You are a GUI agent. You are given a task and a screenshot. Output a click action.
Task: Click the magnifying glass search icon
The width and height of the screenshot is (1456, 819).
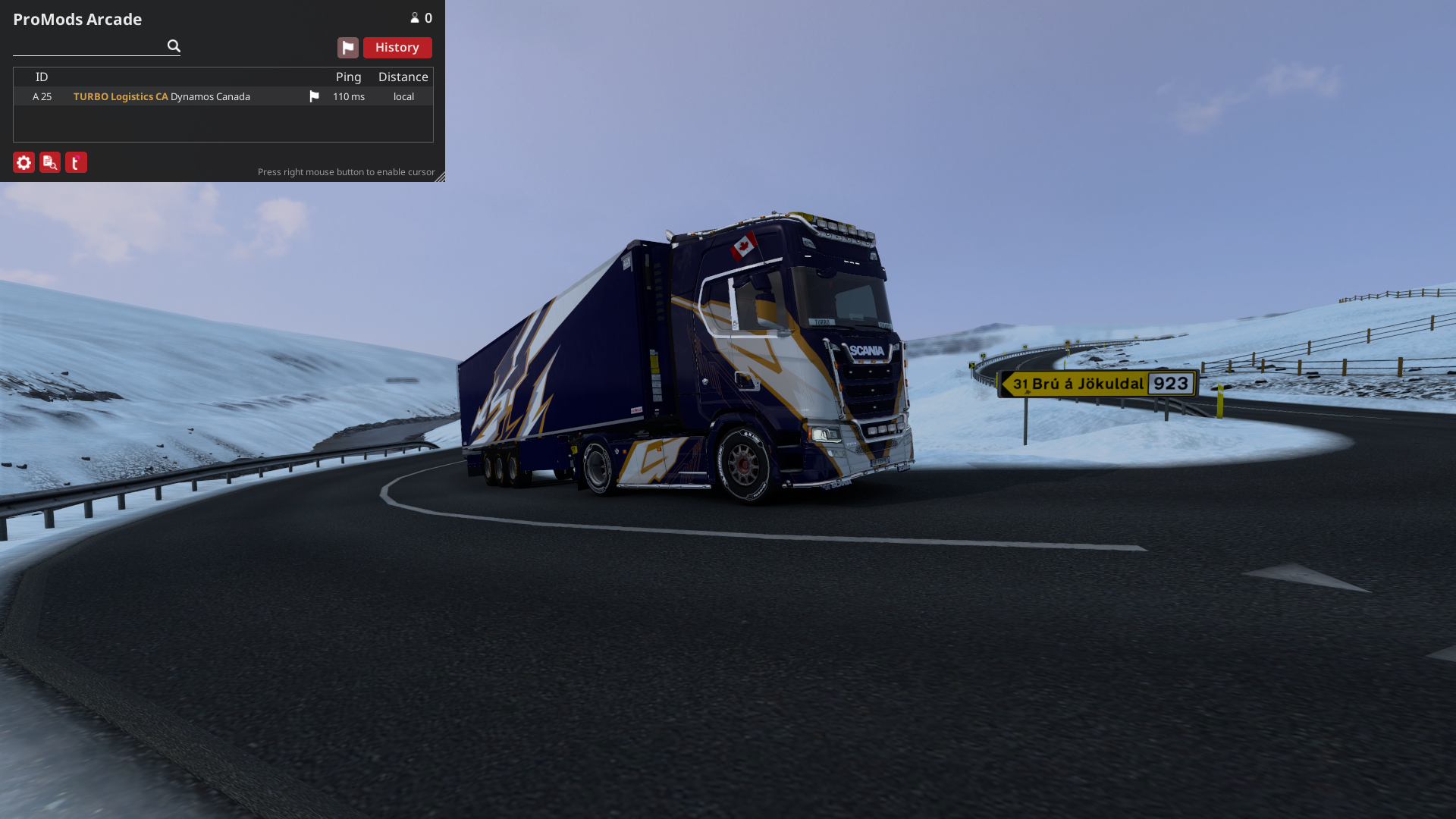pos(174,46)
